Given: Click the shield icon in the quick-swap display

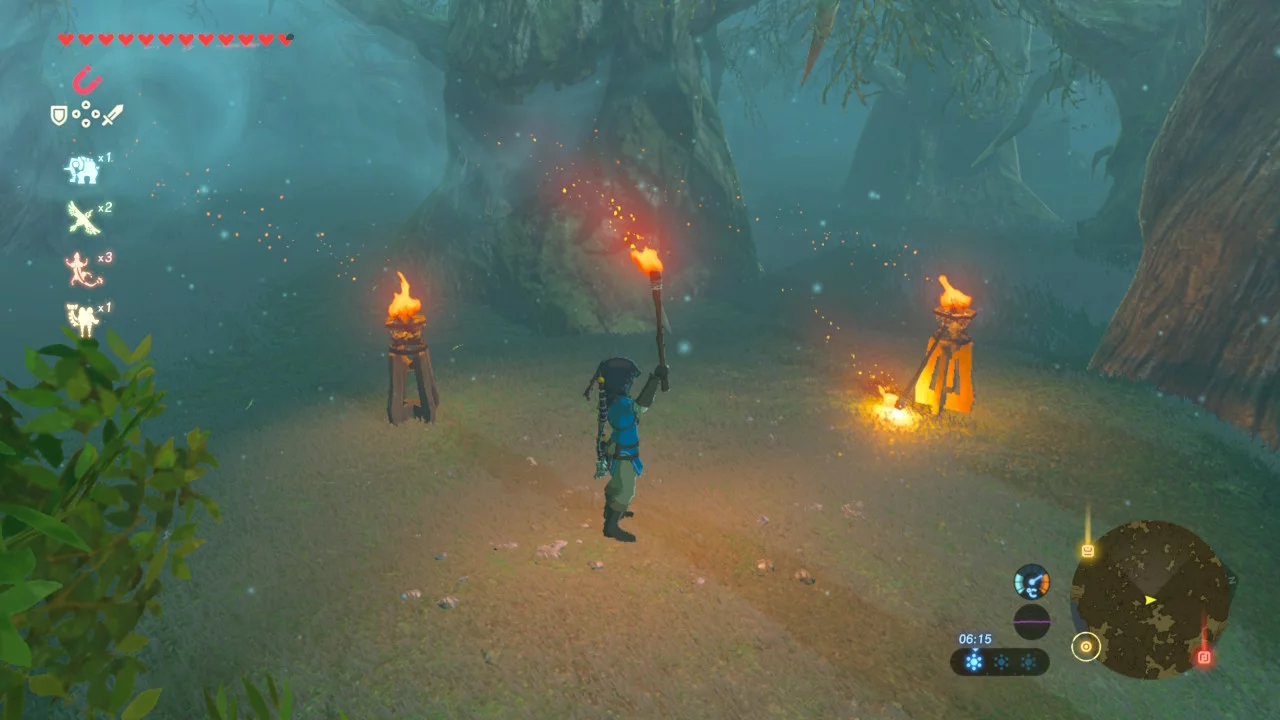Looking at the screenshot, I should pyautogui.click(x=58, y=114).
